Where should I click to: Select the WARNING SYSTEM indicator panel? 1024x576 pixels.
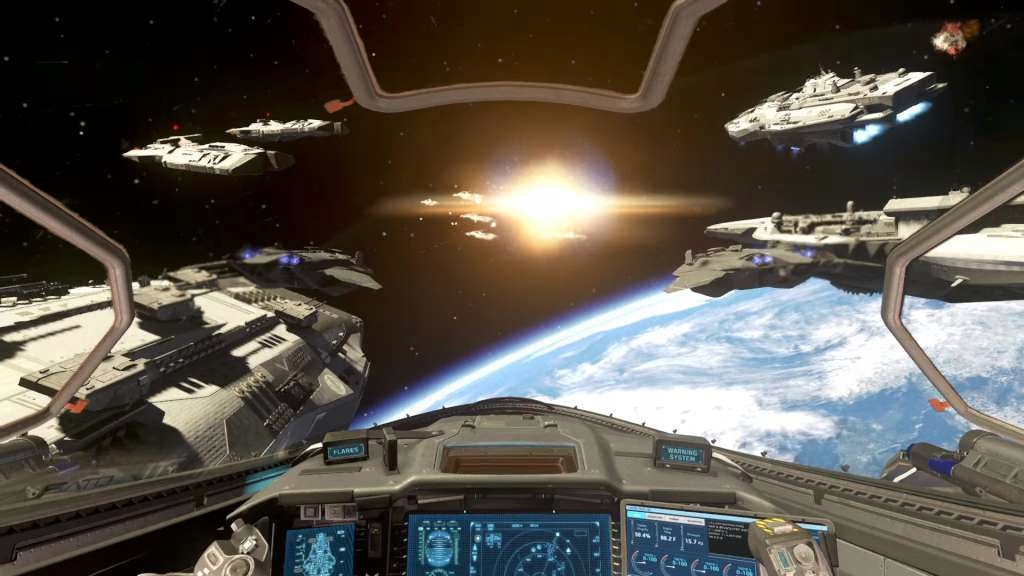click(682, 455)
